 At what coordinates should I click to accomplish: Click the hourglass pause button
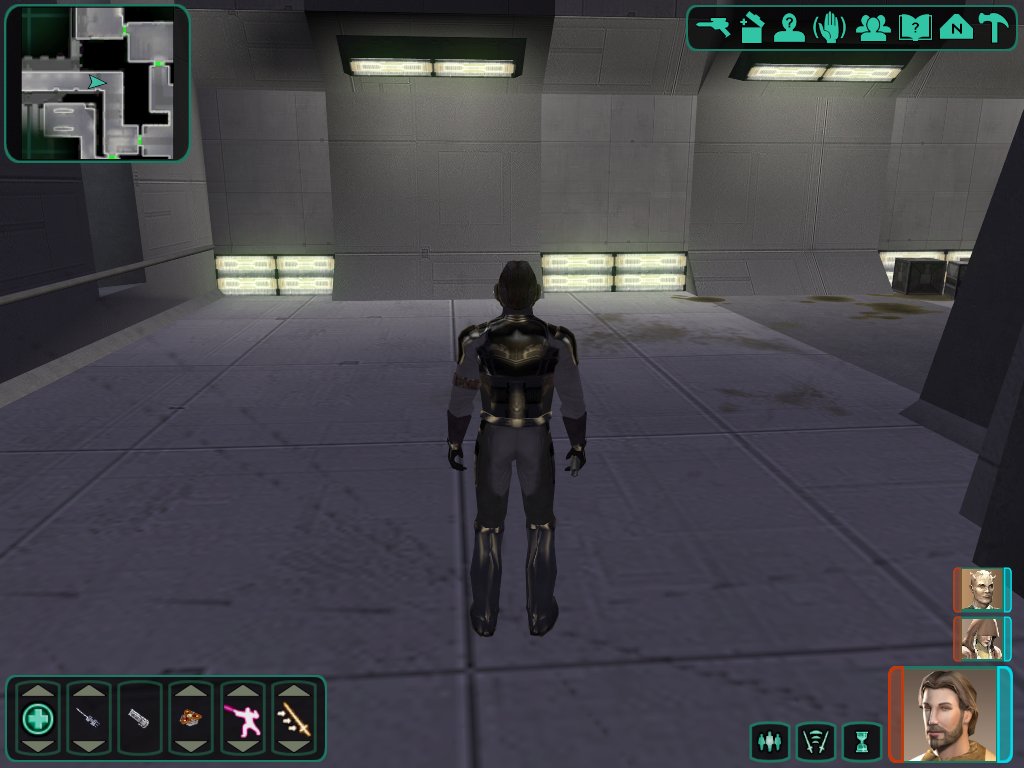(x=861, y=742)
